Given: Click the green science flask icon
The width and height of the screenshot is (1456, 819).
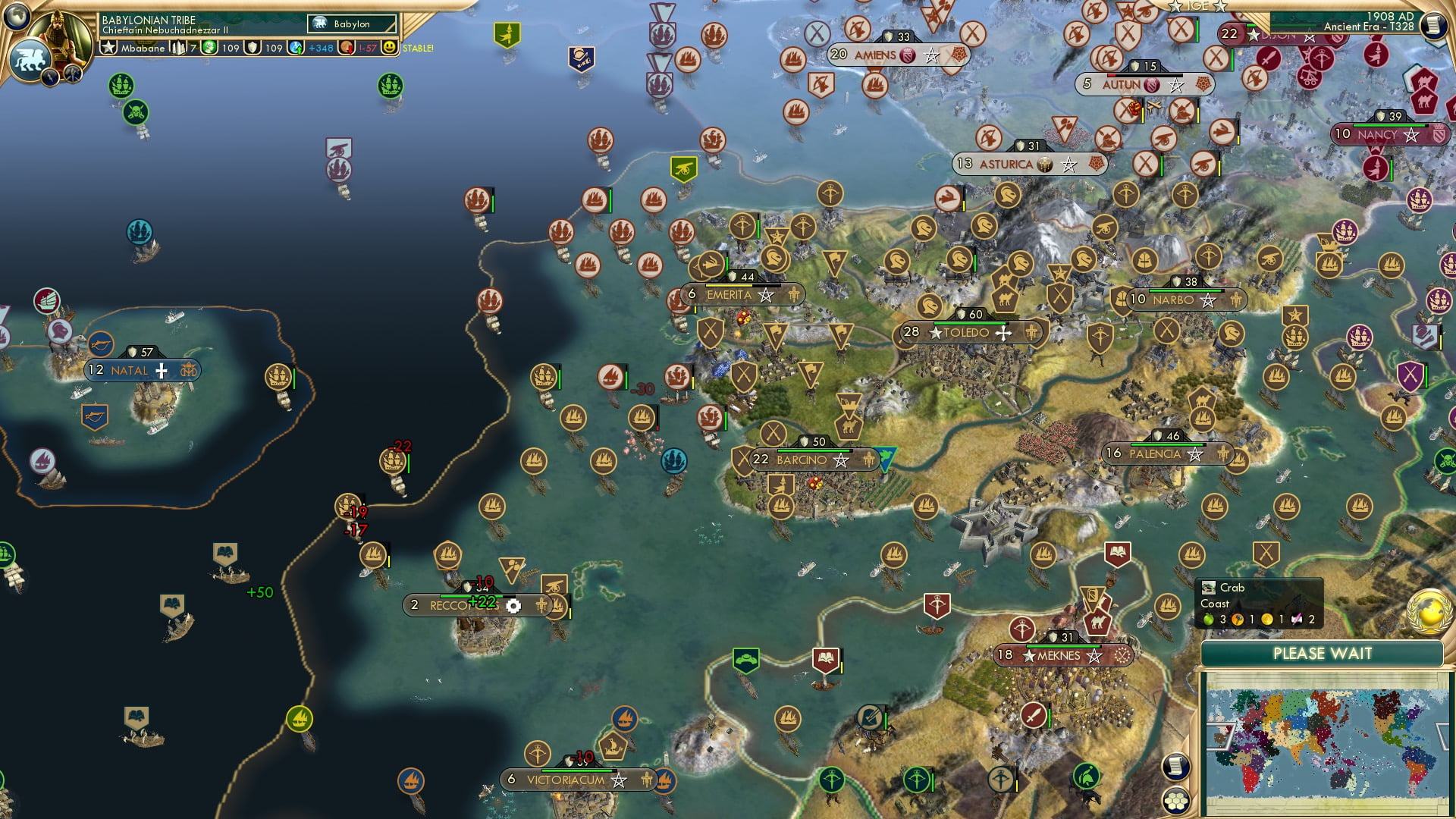Looking at the screenshot, I should pyautogui.click(x=209, y=49).
